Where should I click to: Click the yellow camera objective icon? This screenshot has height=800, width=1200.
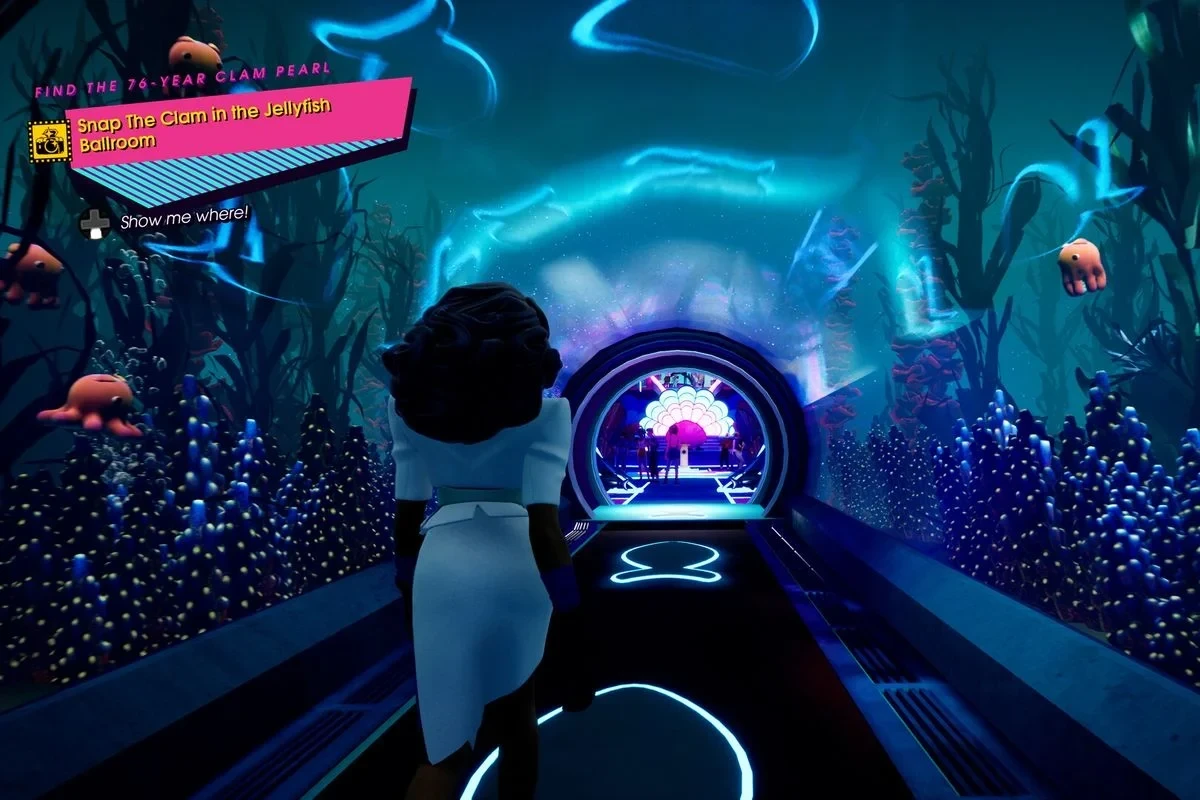click(49, 141)
